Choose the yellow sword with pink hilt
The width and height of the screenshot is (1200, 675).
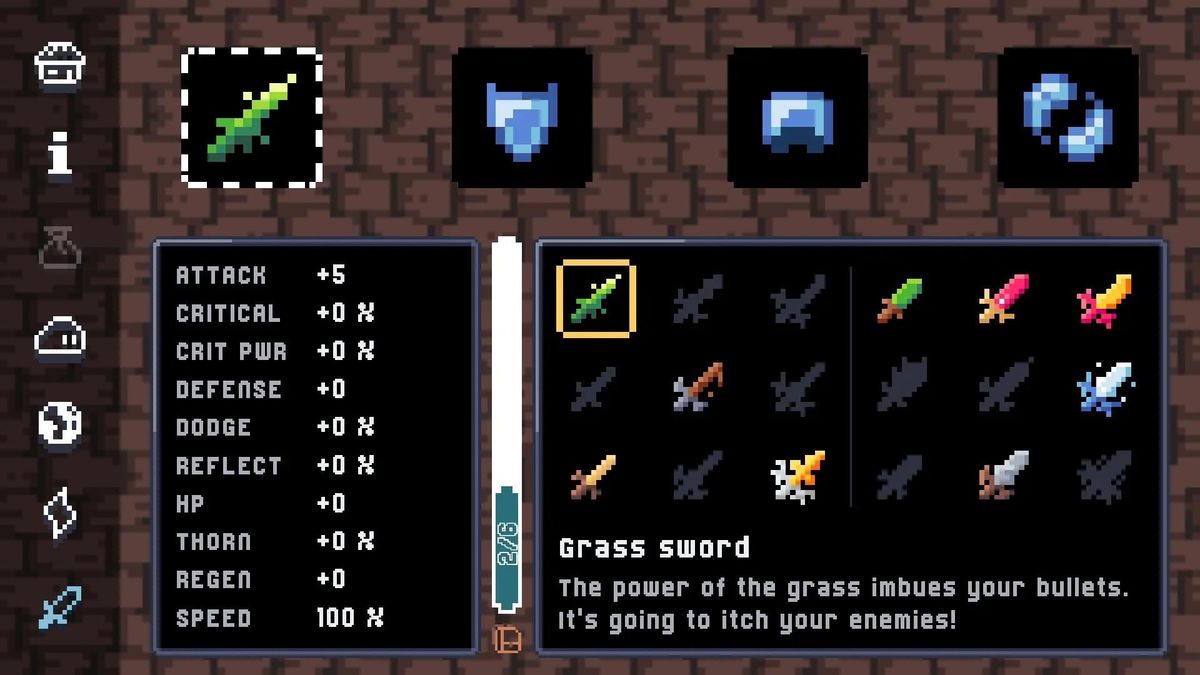coord(1104,298)
